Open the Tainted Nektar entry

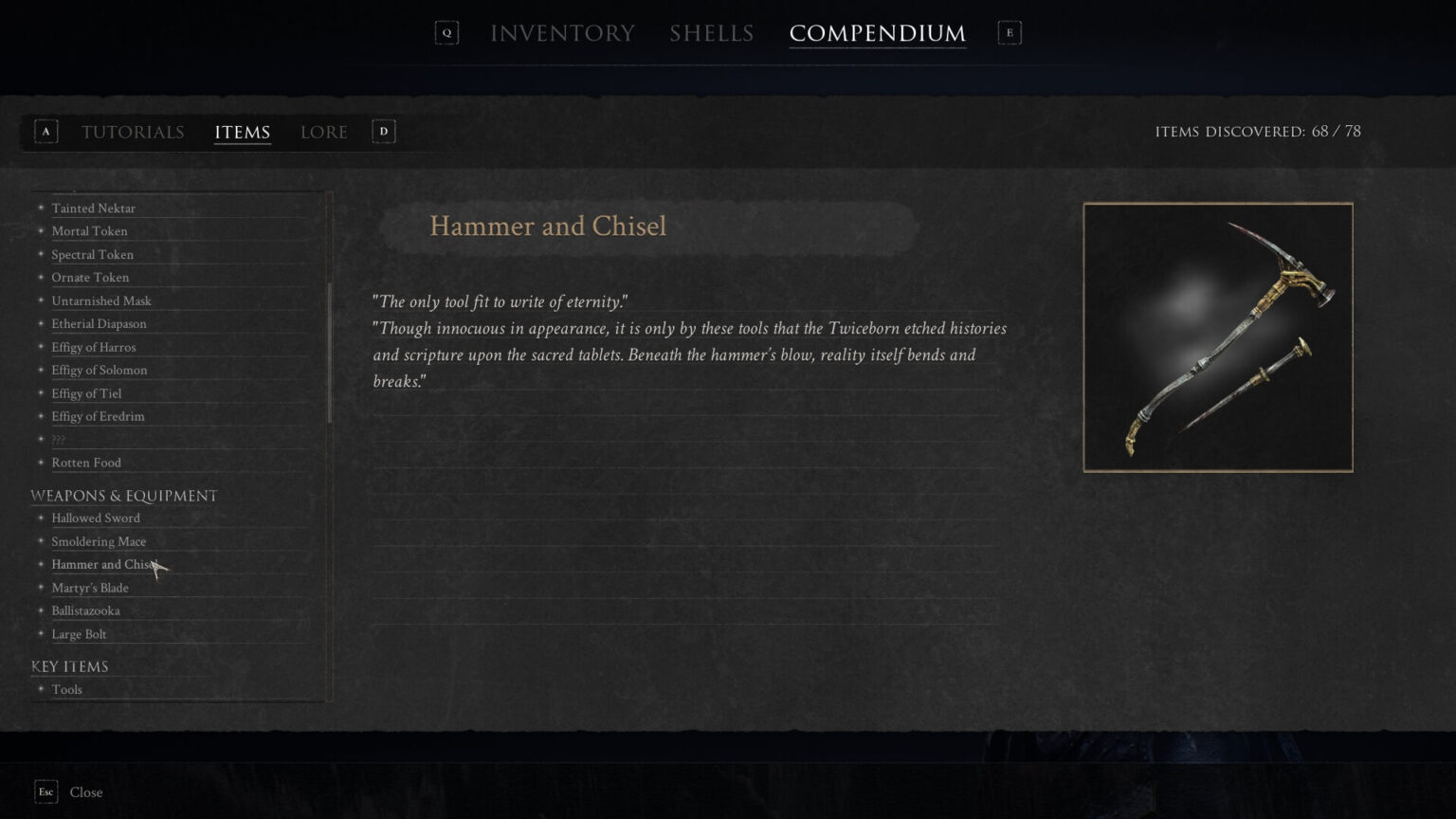pos(93,209)
